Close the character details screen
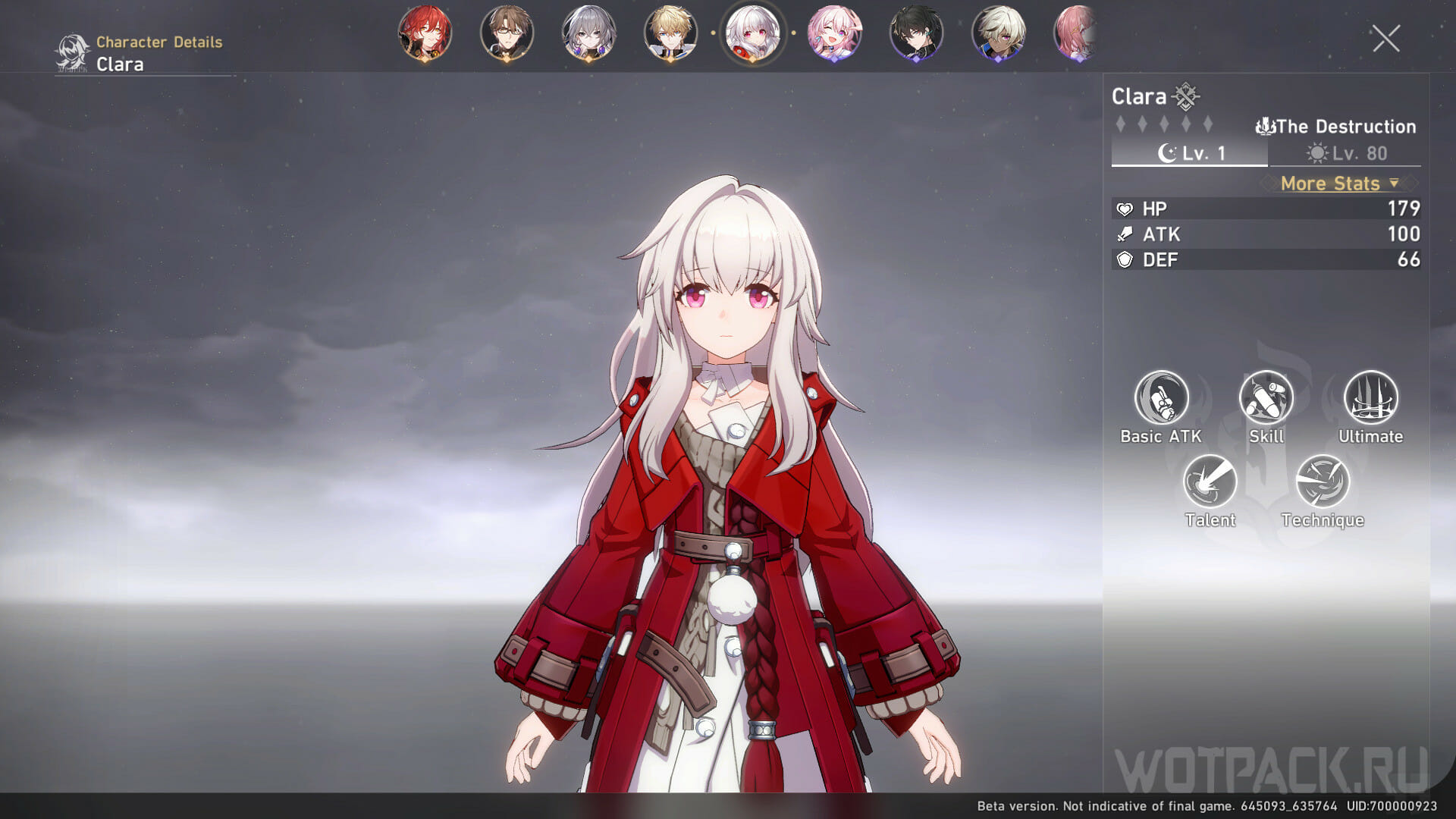The height and width of the screenshot is (819, 1456). tap(1386, 39)
